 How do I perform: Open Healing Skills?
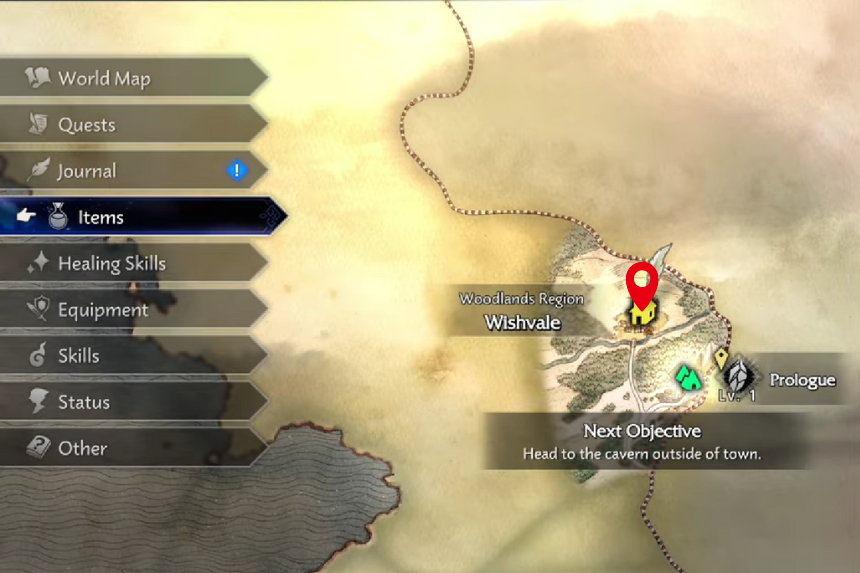click(112, 264)
